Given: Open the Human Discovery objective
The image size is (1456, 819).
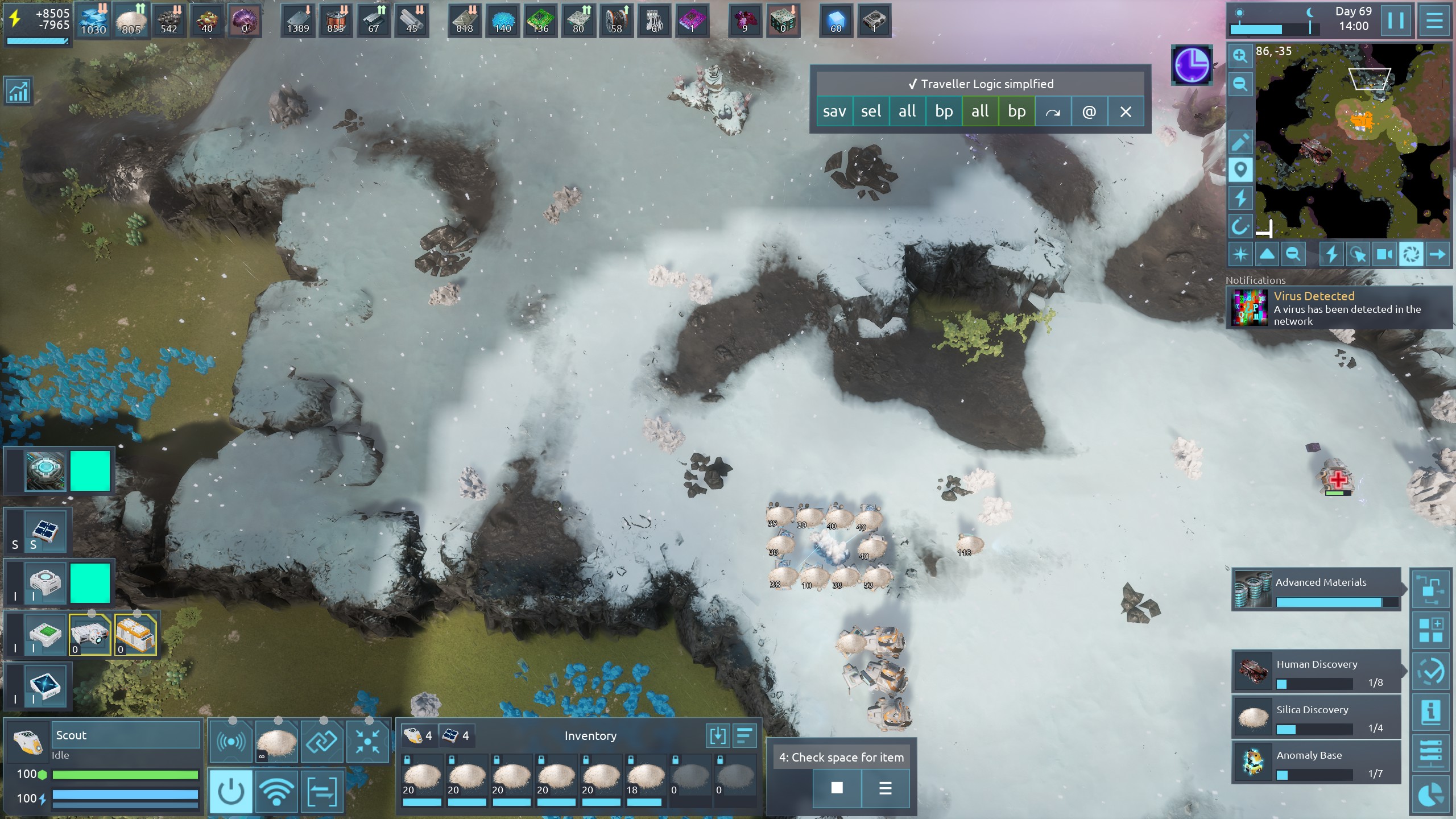Looking at the screenshot, I should click(1316, 672).
